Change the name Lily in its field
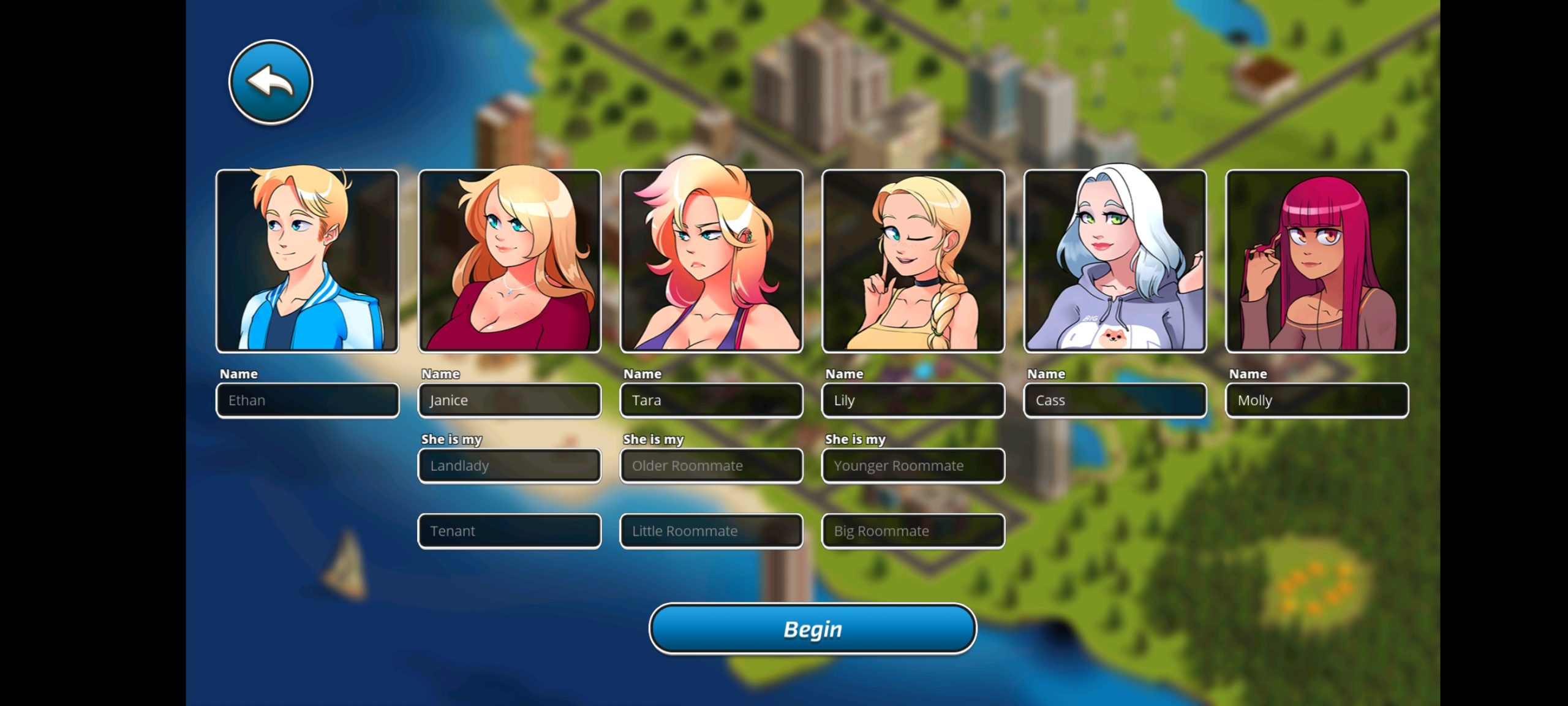Viewport: 1568px width, 706px height. [913, 401]
